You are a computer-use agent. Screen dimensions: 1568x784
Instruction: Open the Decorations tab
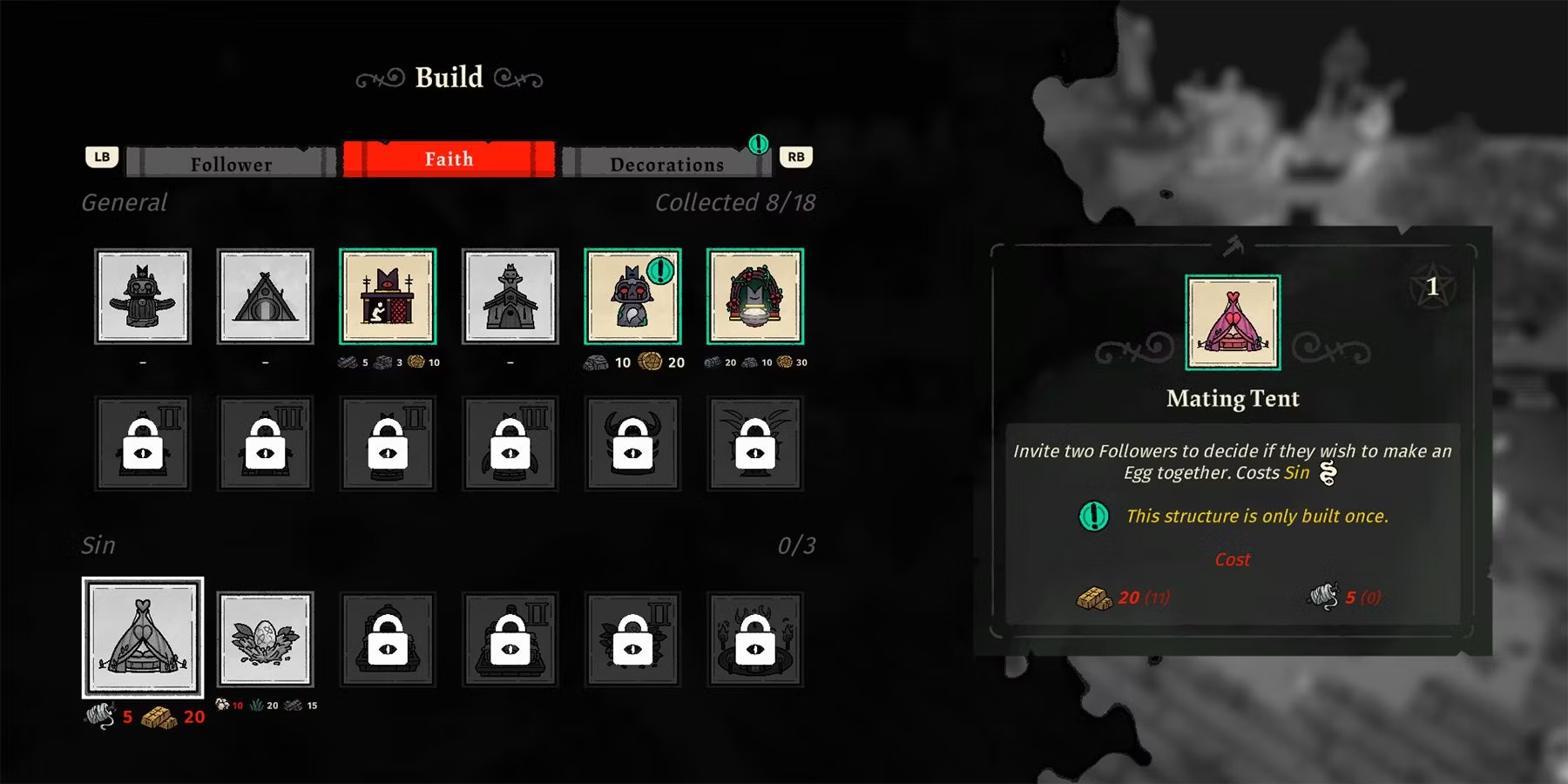[666, 163]
